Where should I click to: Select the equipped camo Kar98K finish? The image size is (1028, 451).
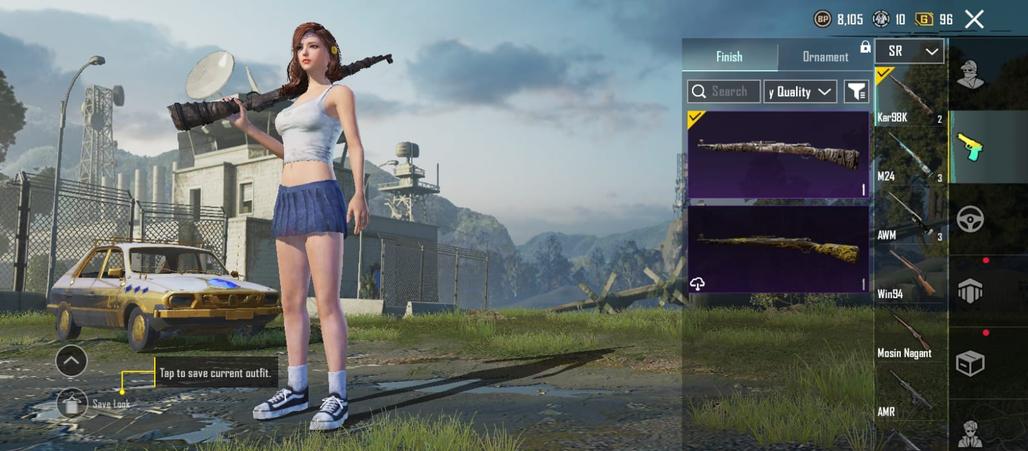pos(778,154)
